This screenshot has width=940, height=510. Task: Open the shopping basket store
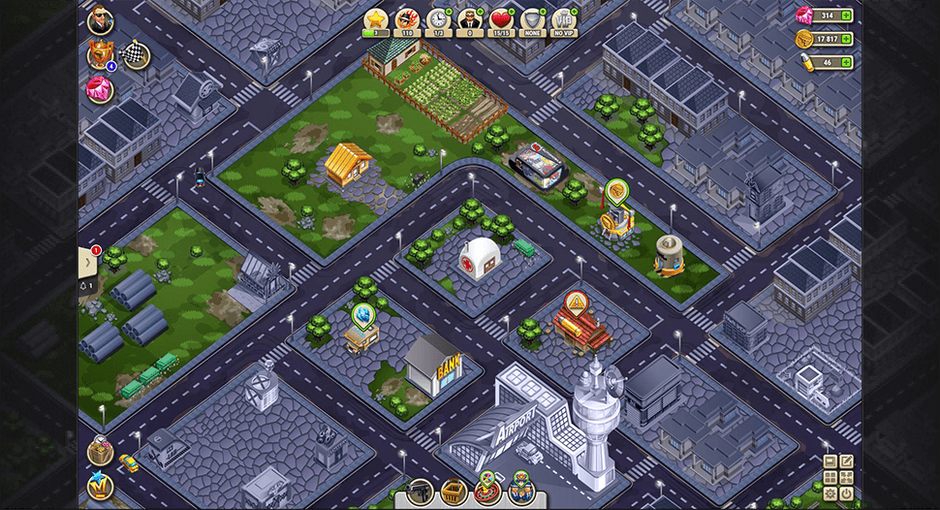click(454, 491)
